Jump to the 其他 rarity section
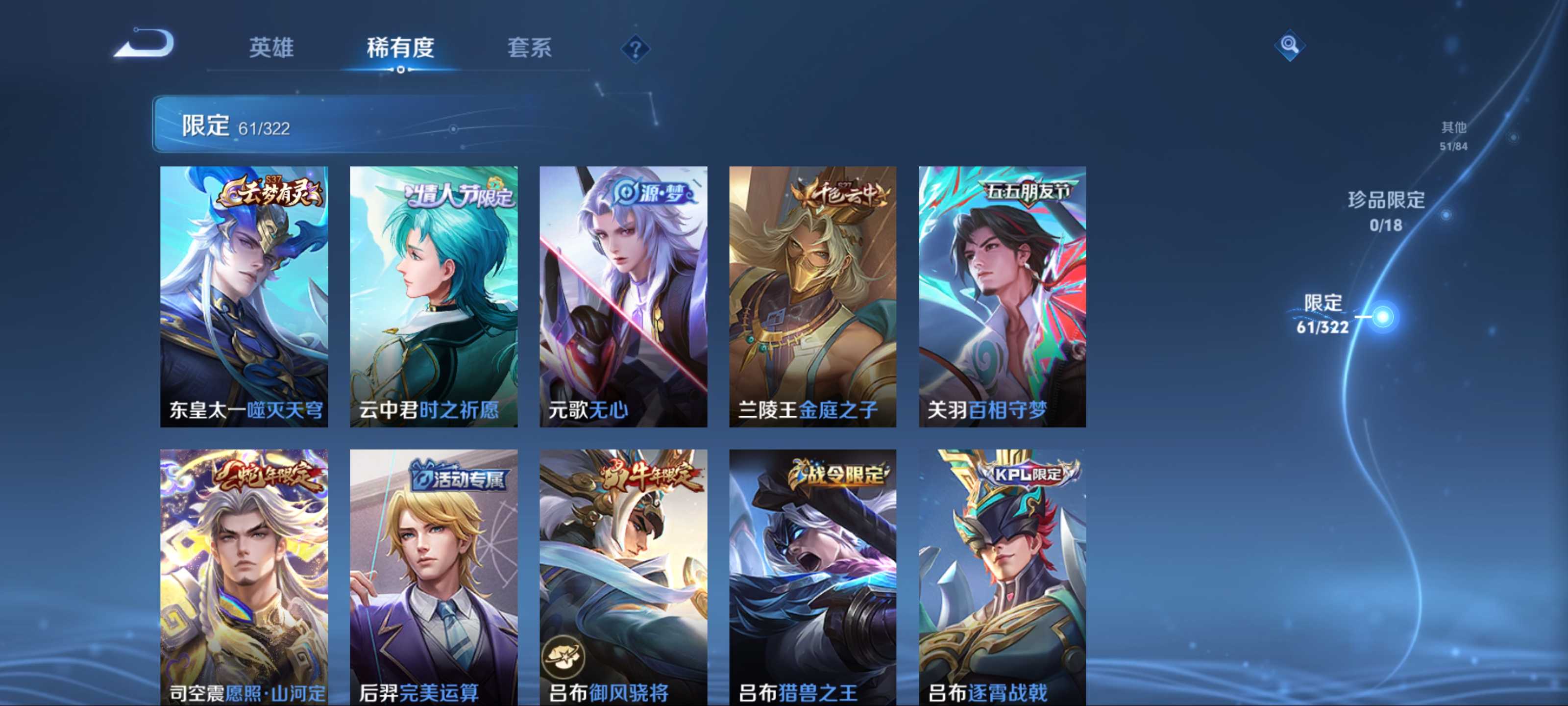Viewport: 1568px width, 706px height. click(x=1453, y=135)
